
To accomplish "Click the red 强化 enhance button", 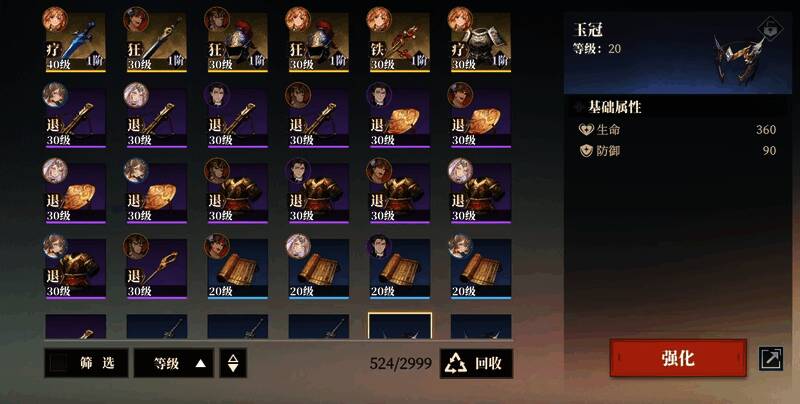I will click(x=678, y=358).
